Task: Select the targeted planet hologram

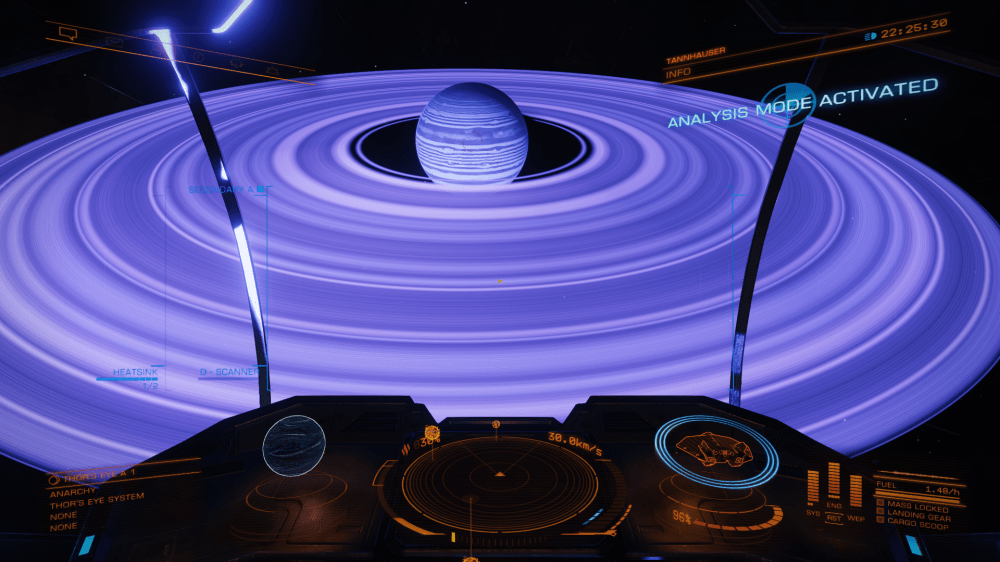Action: coord(294,446)
